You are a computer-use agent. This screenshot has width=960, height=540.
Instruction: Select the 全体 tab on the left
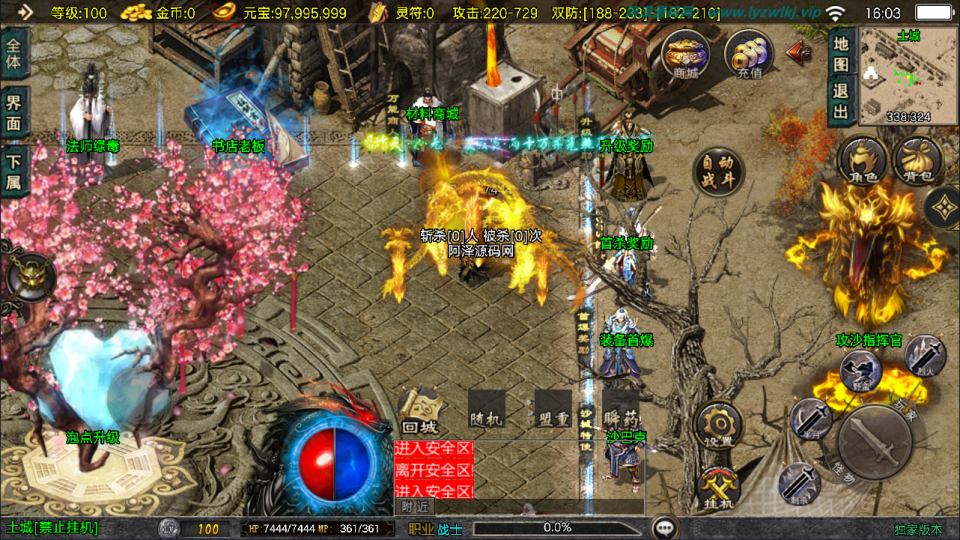pyautogui.click(x=14, y=57)
